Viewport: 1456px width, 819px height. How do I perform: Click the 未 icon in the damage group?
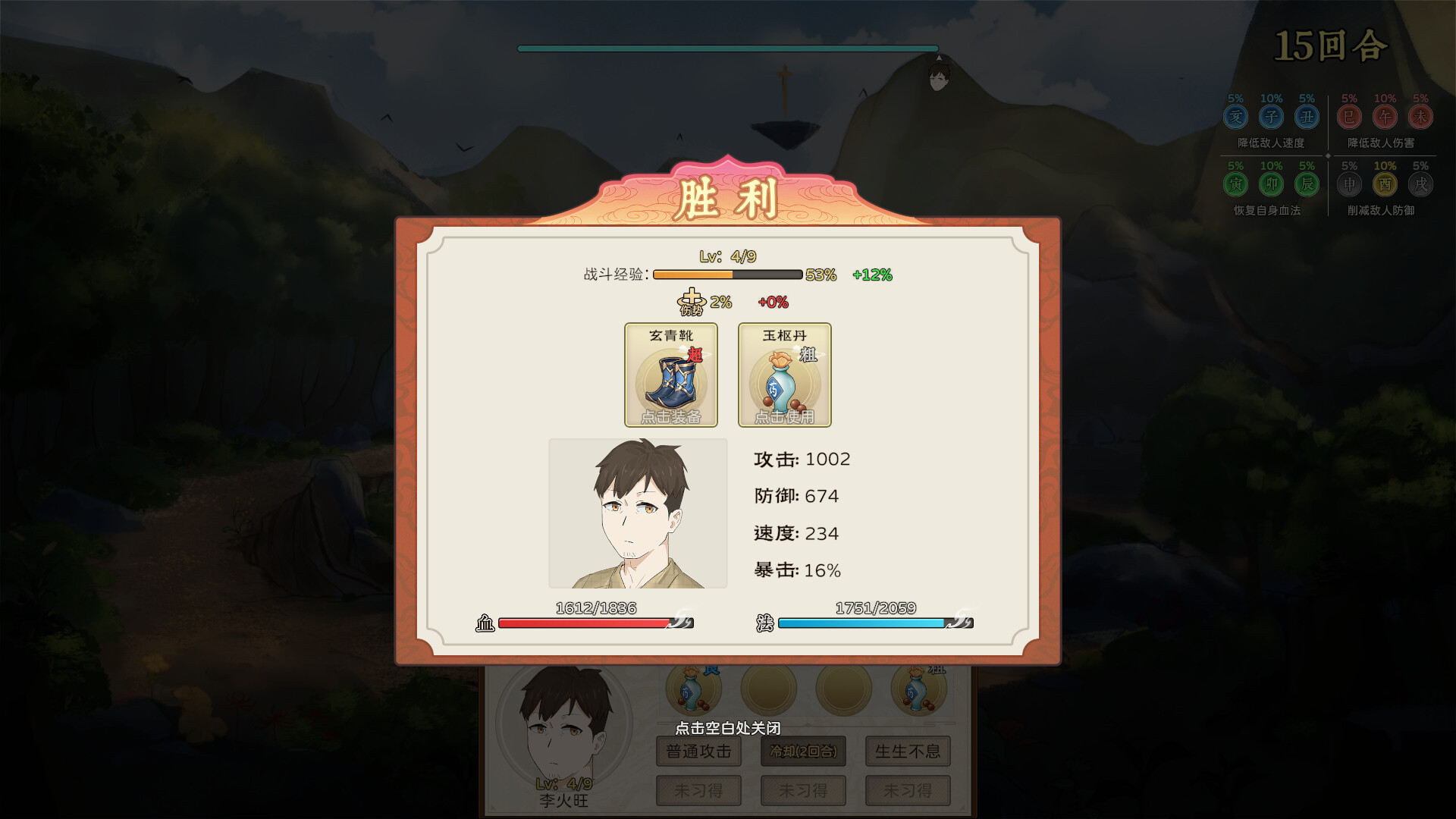(1422, 116)
